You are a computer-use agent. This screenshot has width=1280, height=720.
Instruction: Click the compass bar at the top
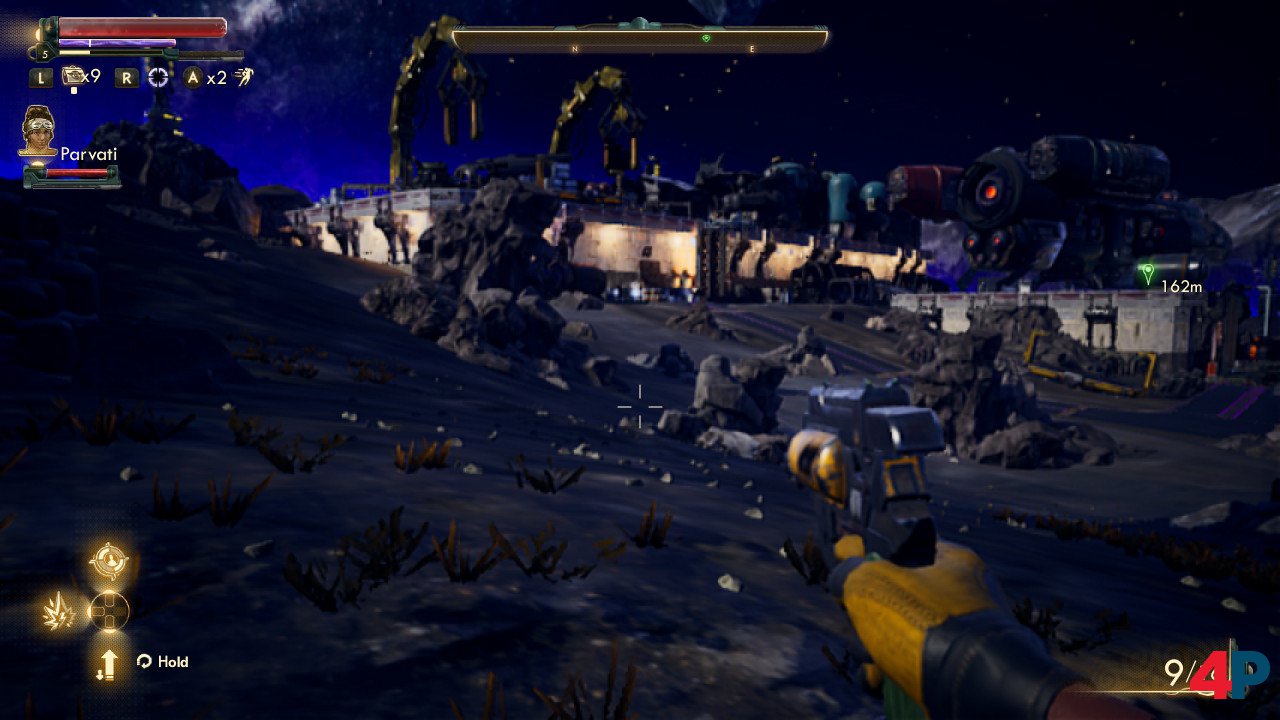[x=640, y=39]
